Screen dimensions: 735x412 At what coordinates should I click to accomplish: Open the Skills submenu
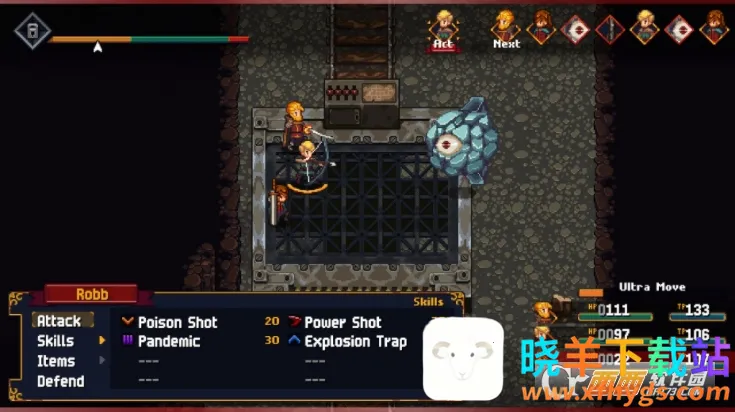(x=56, y=341)
